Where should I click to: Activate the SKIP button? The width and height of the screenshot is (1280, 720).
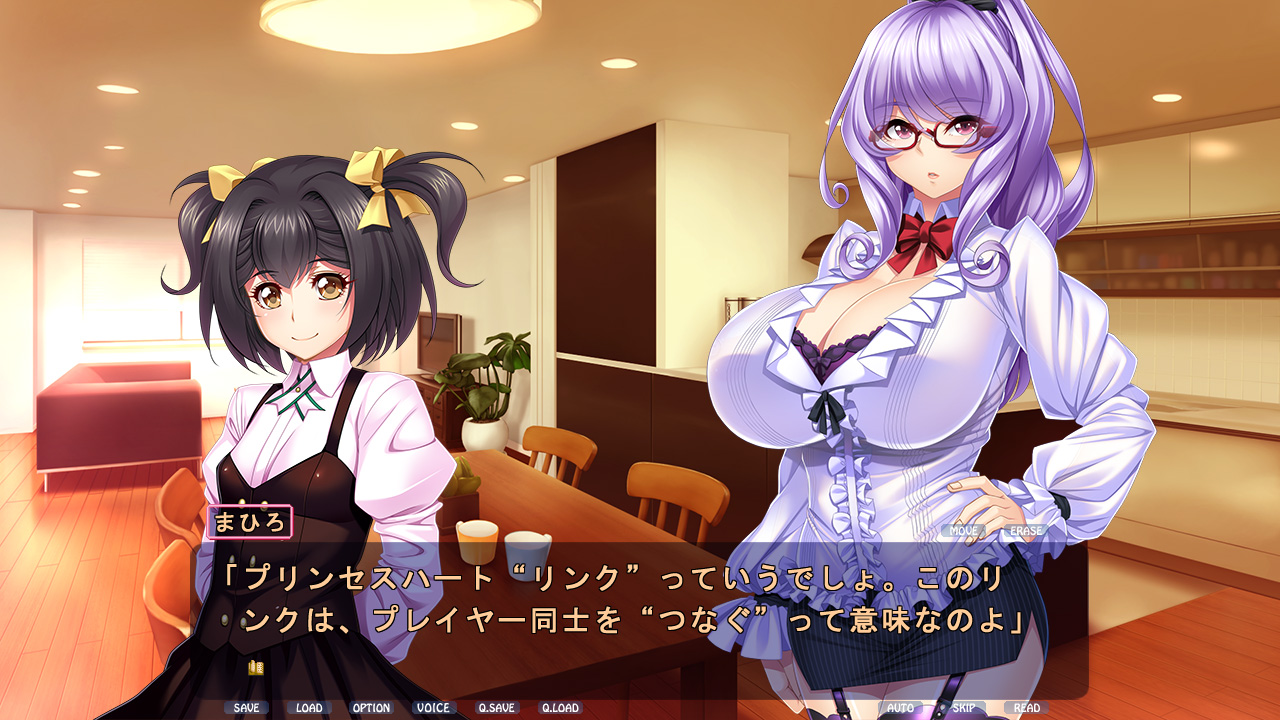pos(963,708)
